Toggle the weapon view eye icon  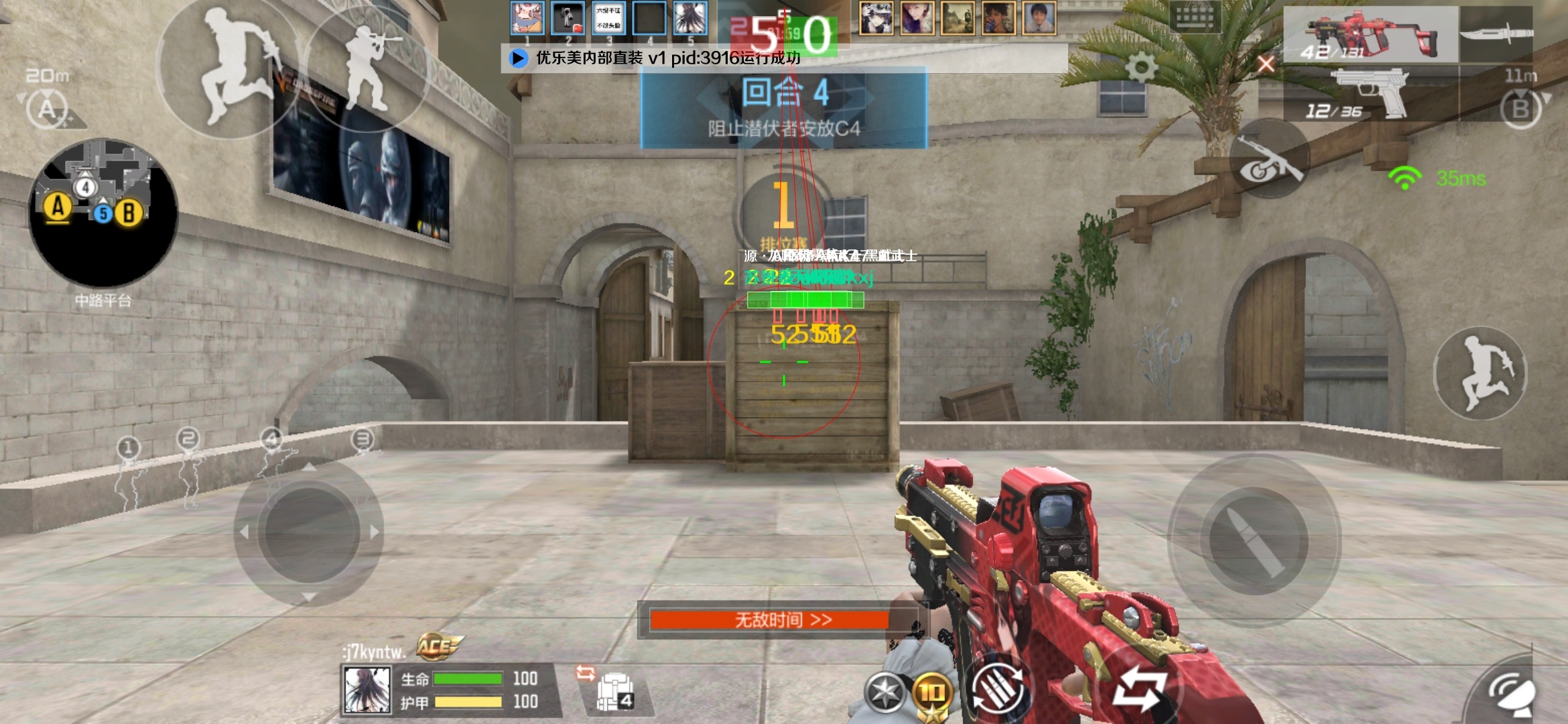pos(1268,160)
